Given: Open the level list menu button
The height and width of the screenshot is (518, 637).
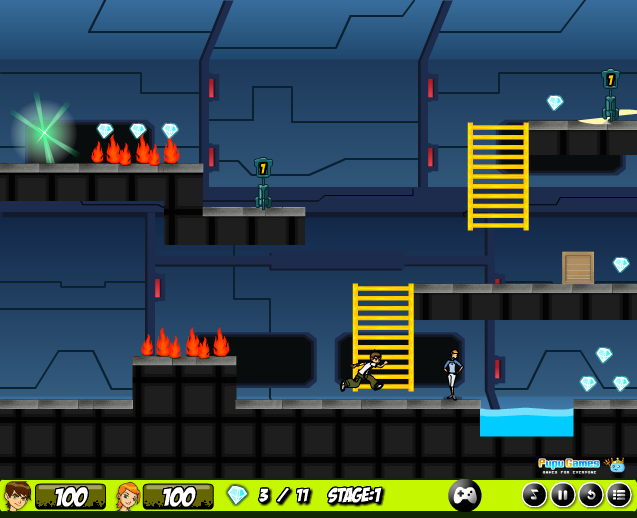Looking at the screenshot, I should click(619, 495).
